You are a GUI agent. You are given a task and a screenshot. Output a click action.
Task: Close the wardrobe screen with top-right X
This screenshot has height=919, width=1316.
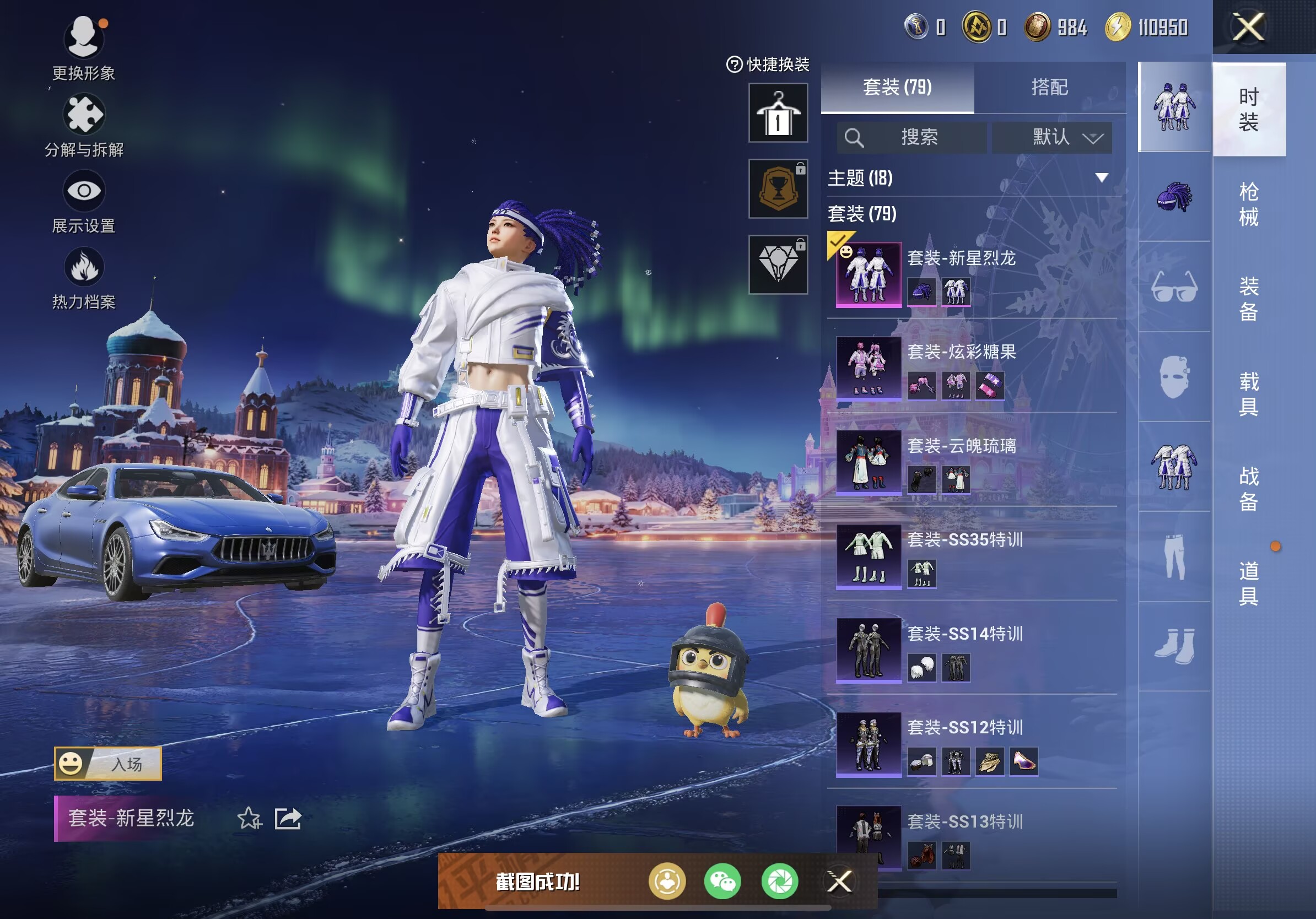[x=1248, y=27]
